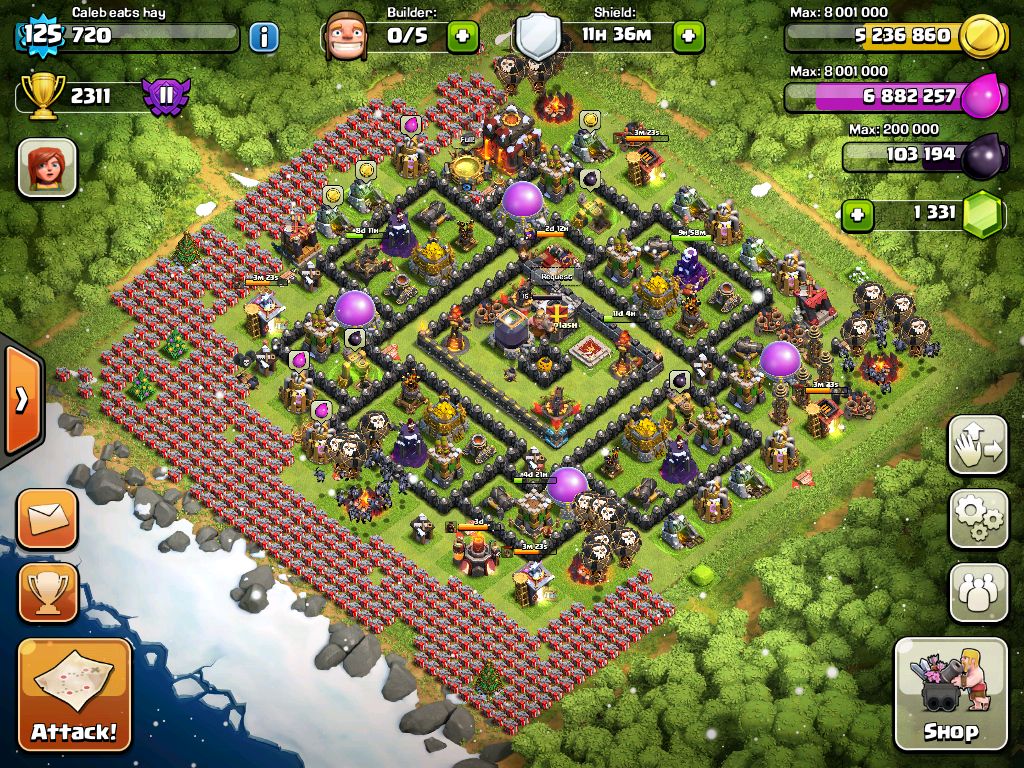This screenshot has height=768, width=1024.
Task: Open the player info button
Action: pos(263,38)
